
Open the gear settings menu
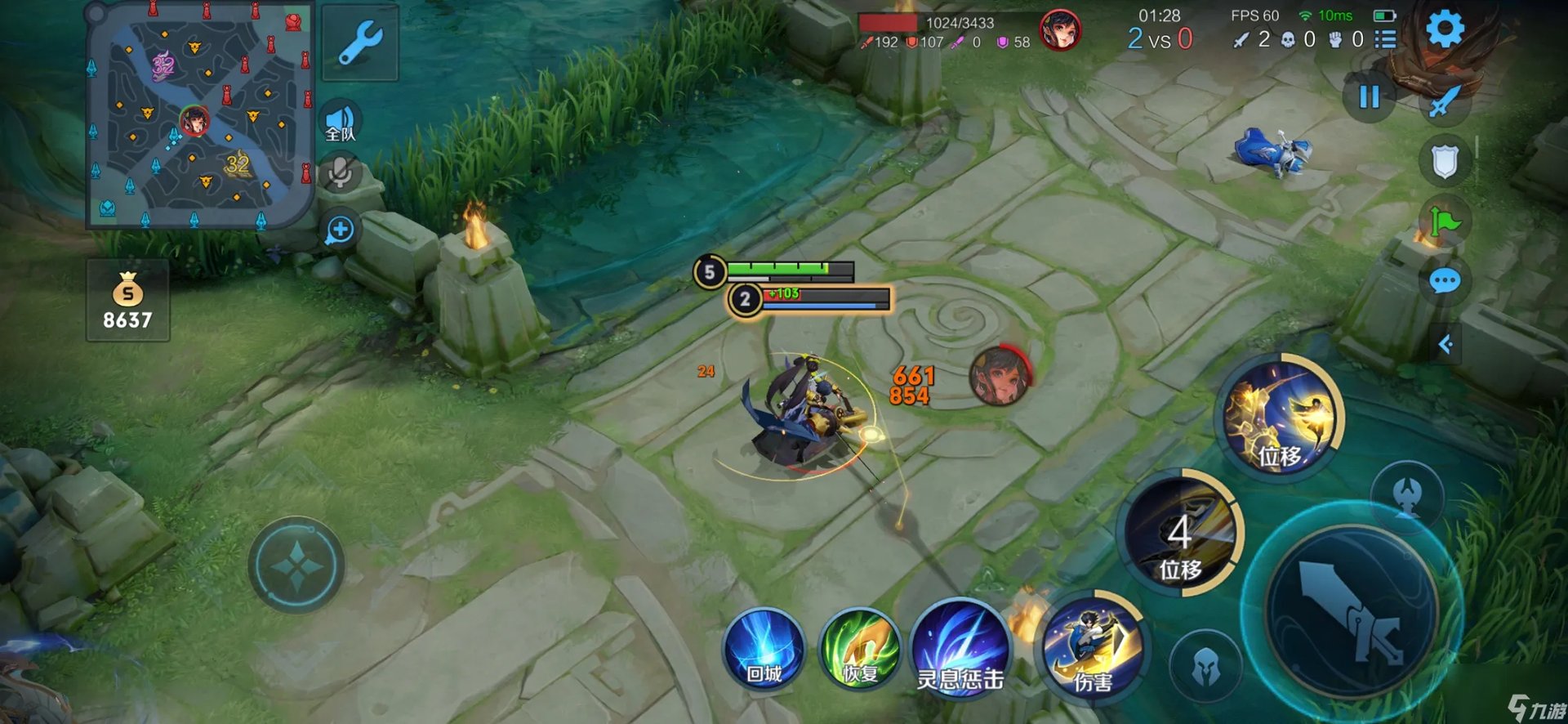tap(1445, 30)
